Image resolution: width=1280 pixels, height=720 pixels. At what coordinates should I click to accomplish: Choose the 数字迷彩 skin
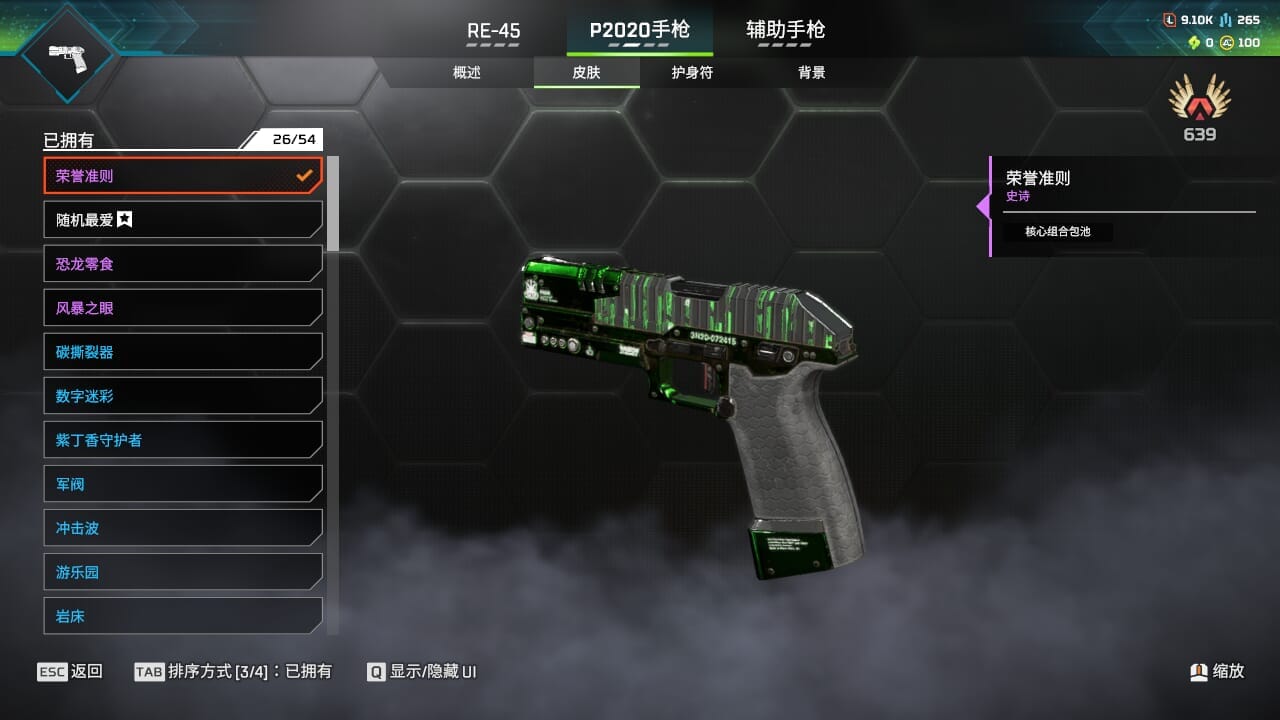tap(183, 396)
